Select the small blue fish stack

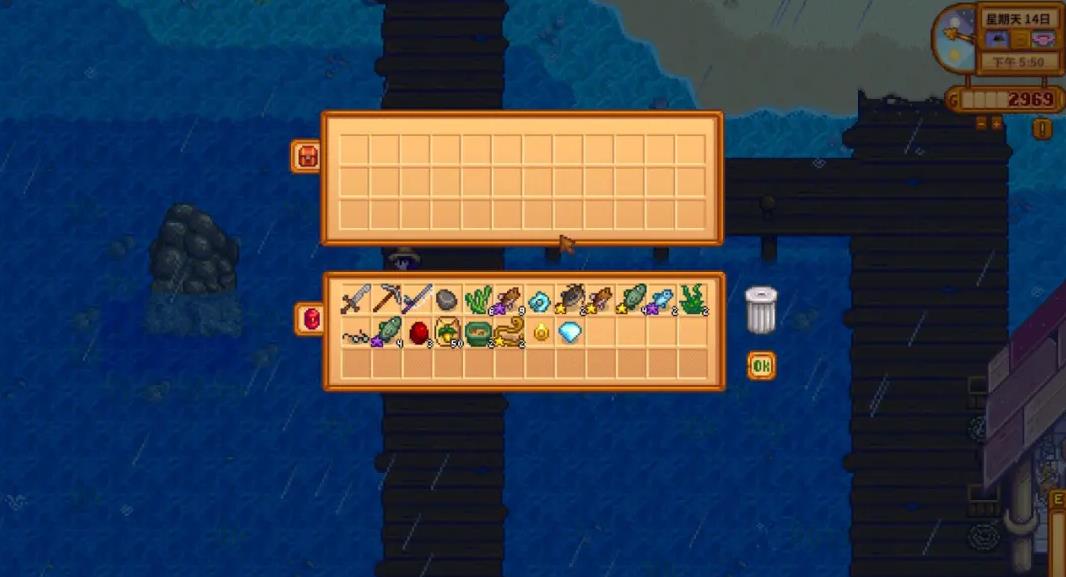pyautogui.click(x=661, y=300)
